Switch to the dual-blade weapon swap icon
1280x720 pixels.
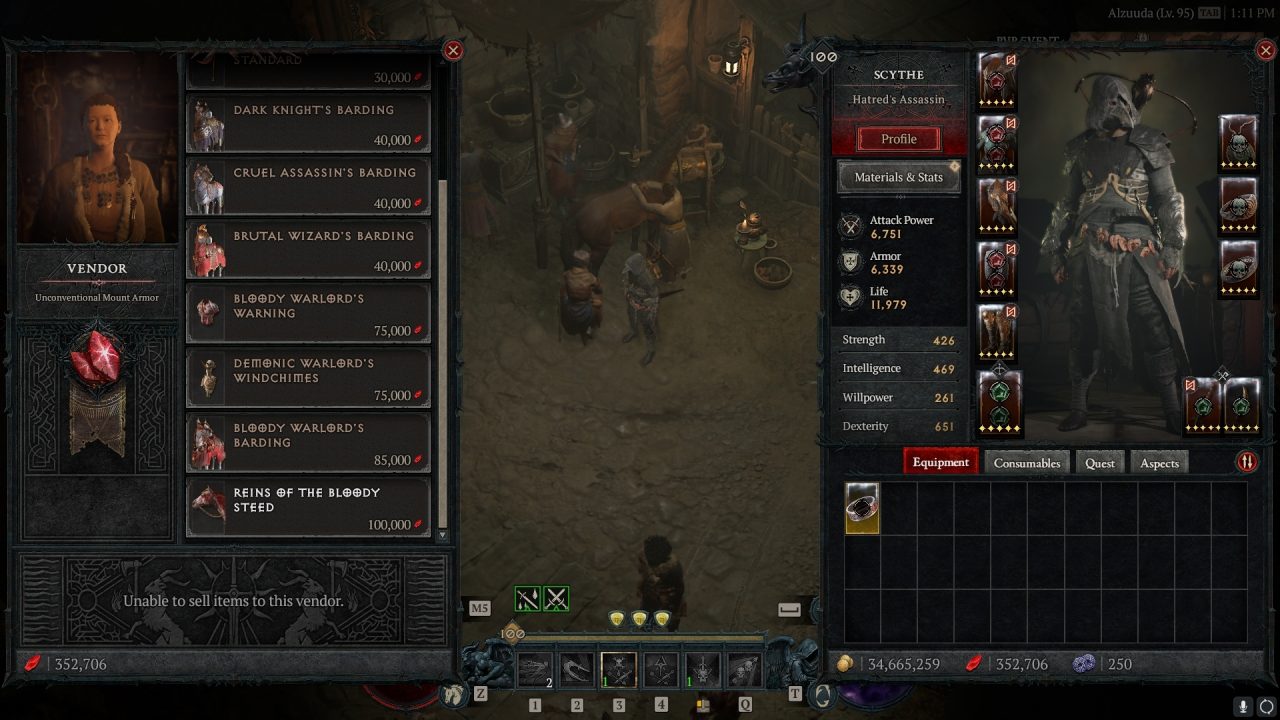(x=555, y=596)
